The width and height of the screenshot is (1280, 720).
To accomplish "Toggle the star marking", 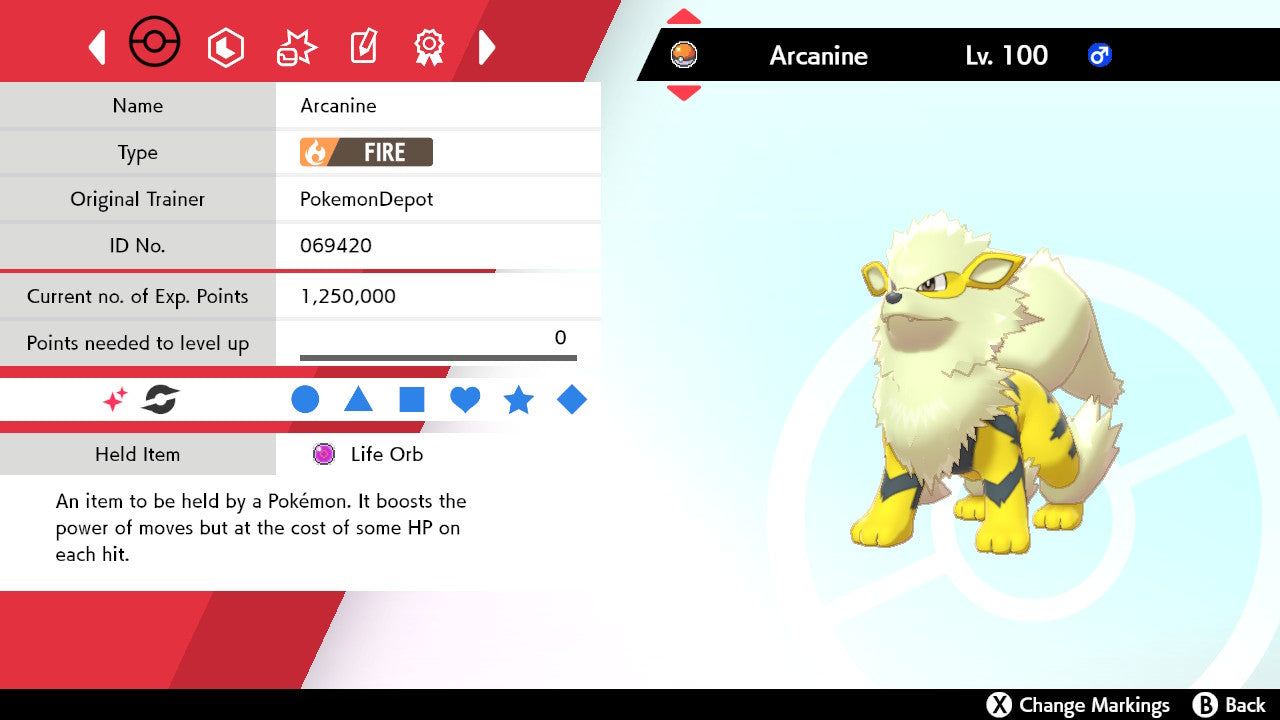I will tap(518, 400).
